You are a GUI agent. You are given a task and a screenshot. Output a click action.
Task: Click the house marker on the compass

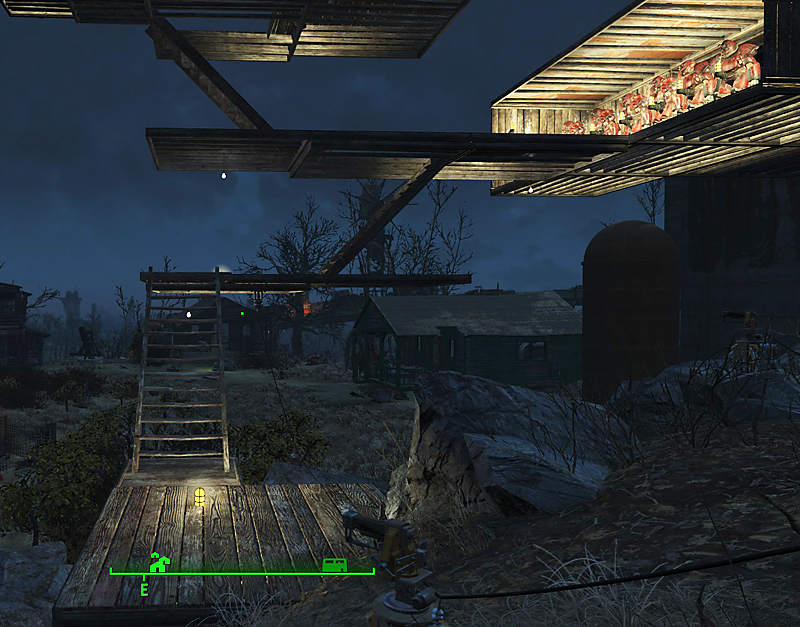(158, 563)
